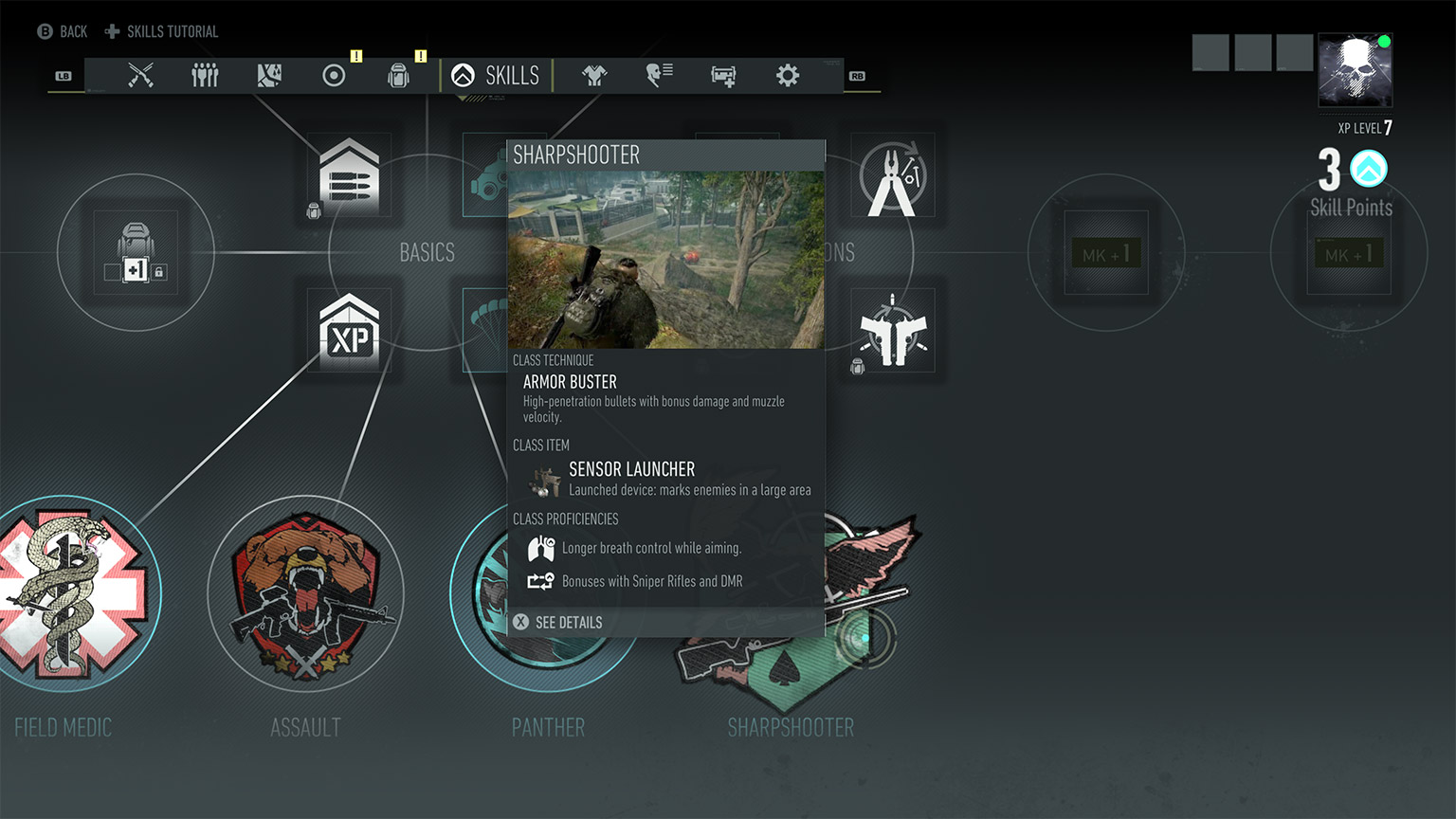Open the character bio profile icon
This screenshot has width=1456, height=819.
pyautogui.click(x=659, y=75)
